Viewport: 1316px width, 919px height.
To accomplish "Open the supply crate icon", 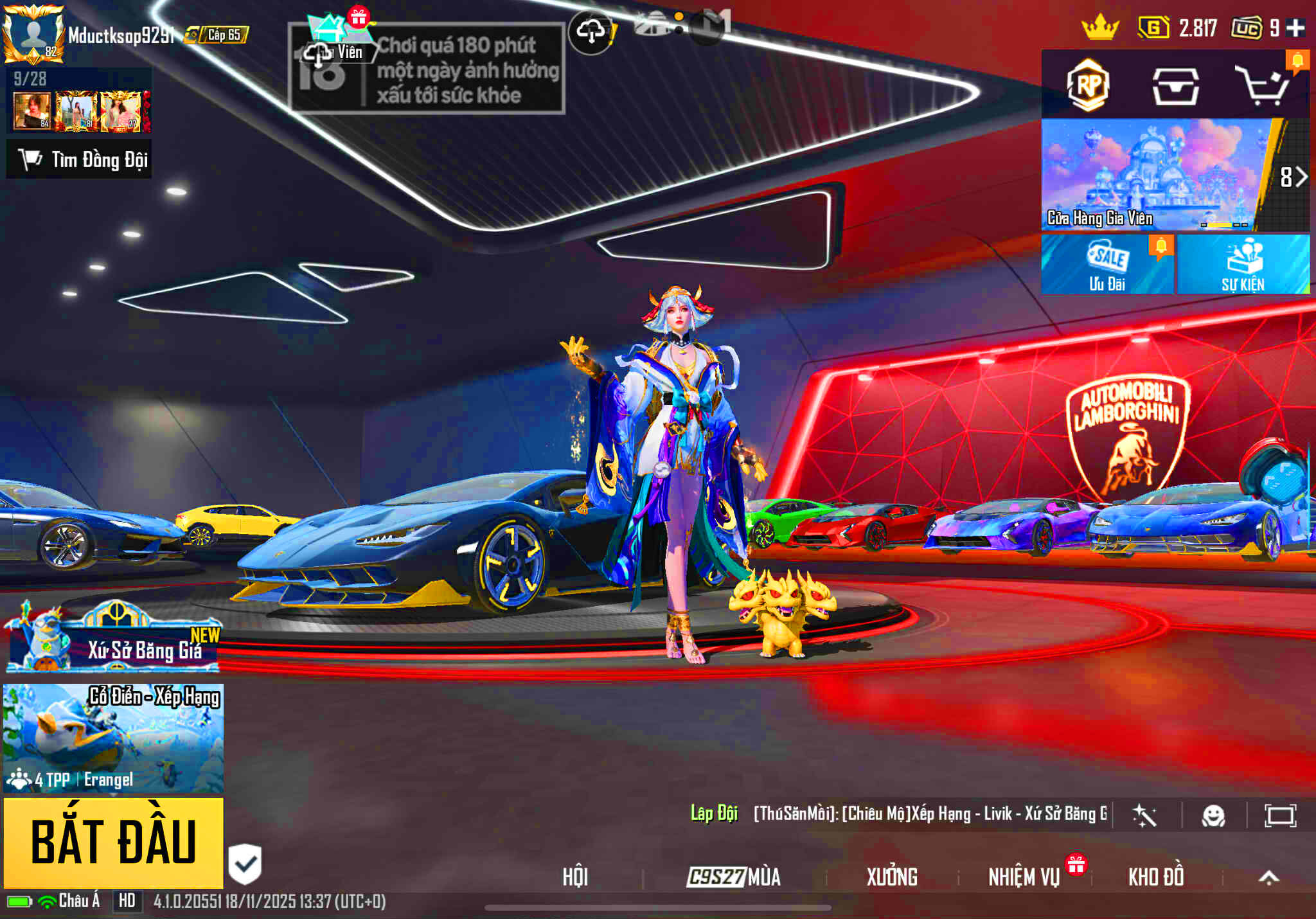I will pos(1175,86).
